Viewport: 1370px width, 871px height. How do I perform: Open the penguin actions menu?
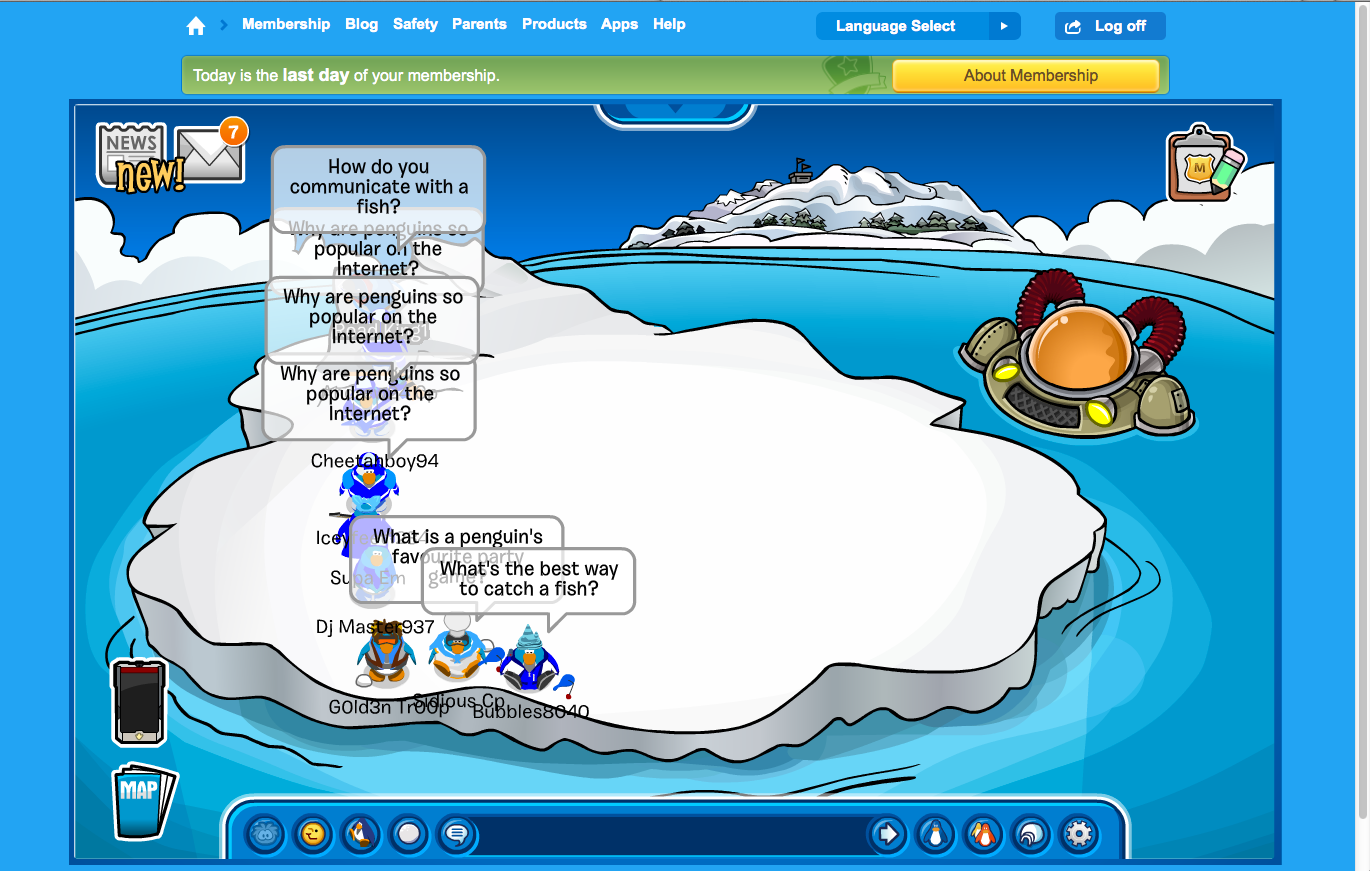coord(361,834)
